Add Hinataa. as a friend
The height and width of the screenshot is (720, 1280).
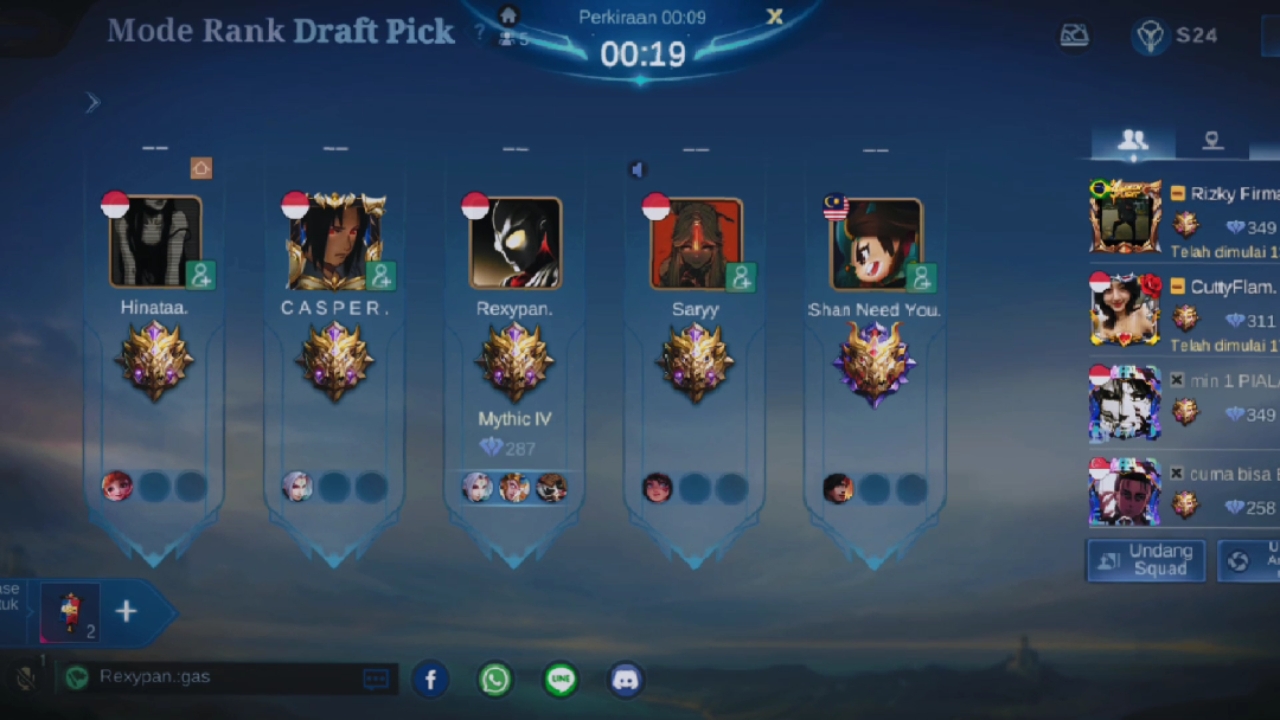201,275
